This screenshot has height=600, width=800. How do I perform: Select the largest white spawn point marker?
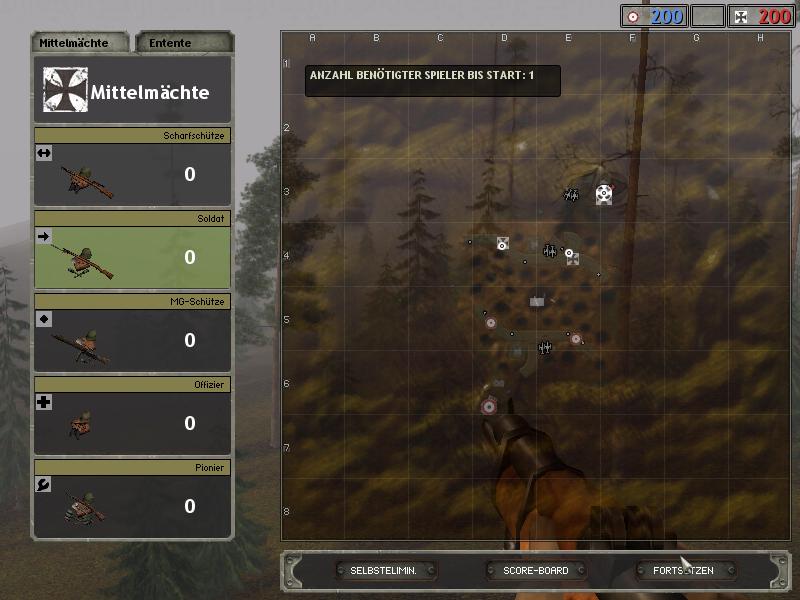point(604,193)
